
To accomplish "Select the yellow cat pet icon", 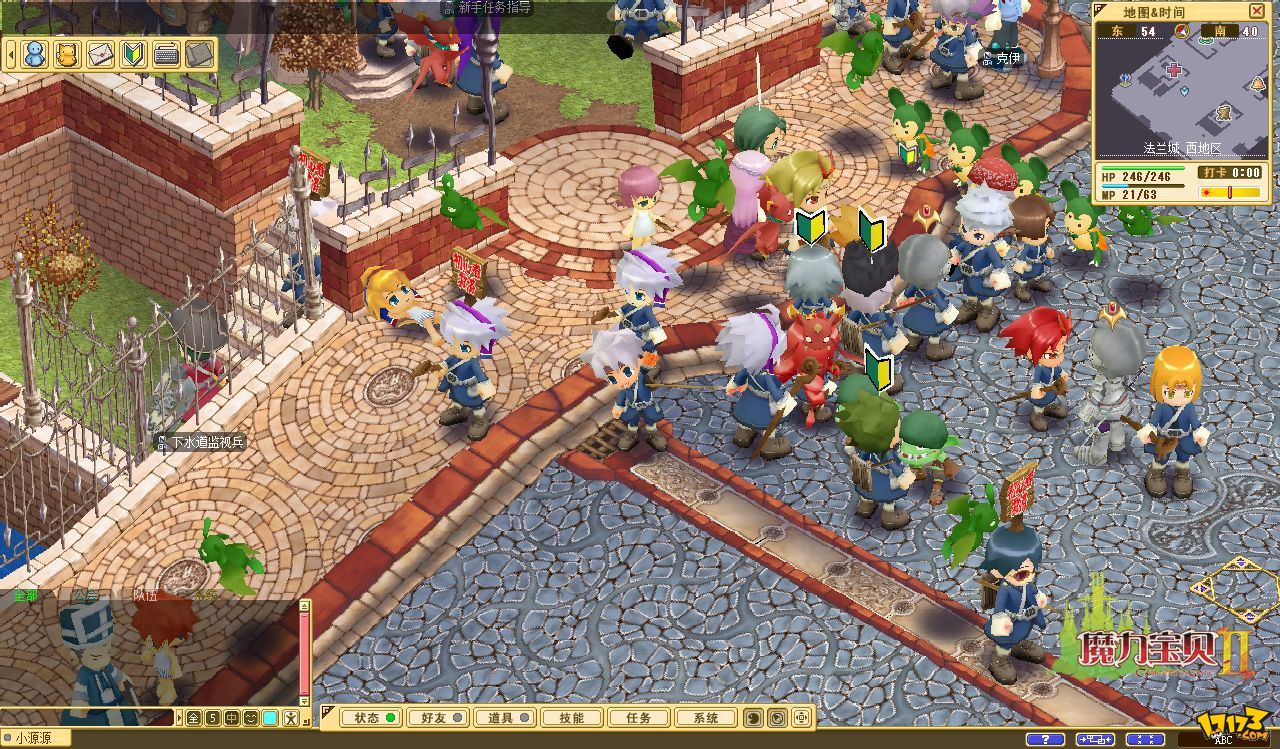I will [67, 54].
